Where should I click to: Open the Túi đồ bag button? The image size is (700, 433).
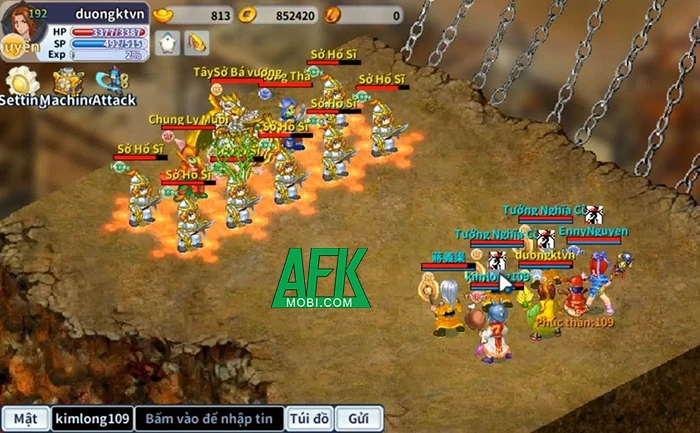(x=307, y=418)
